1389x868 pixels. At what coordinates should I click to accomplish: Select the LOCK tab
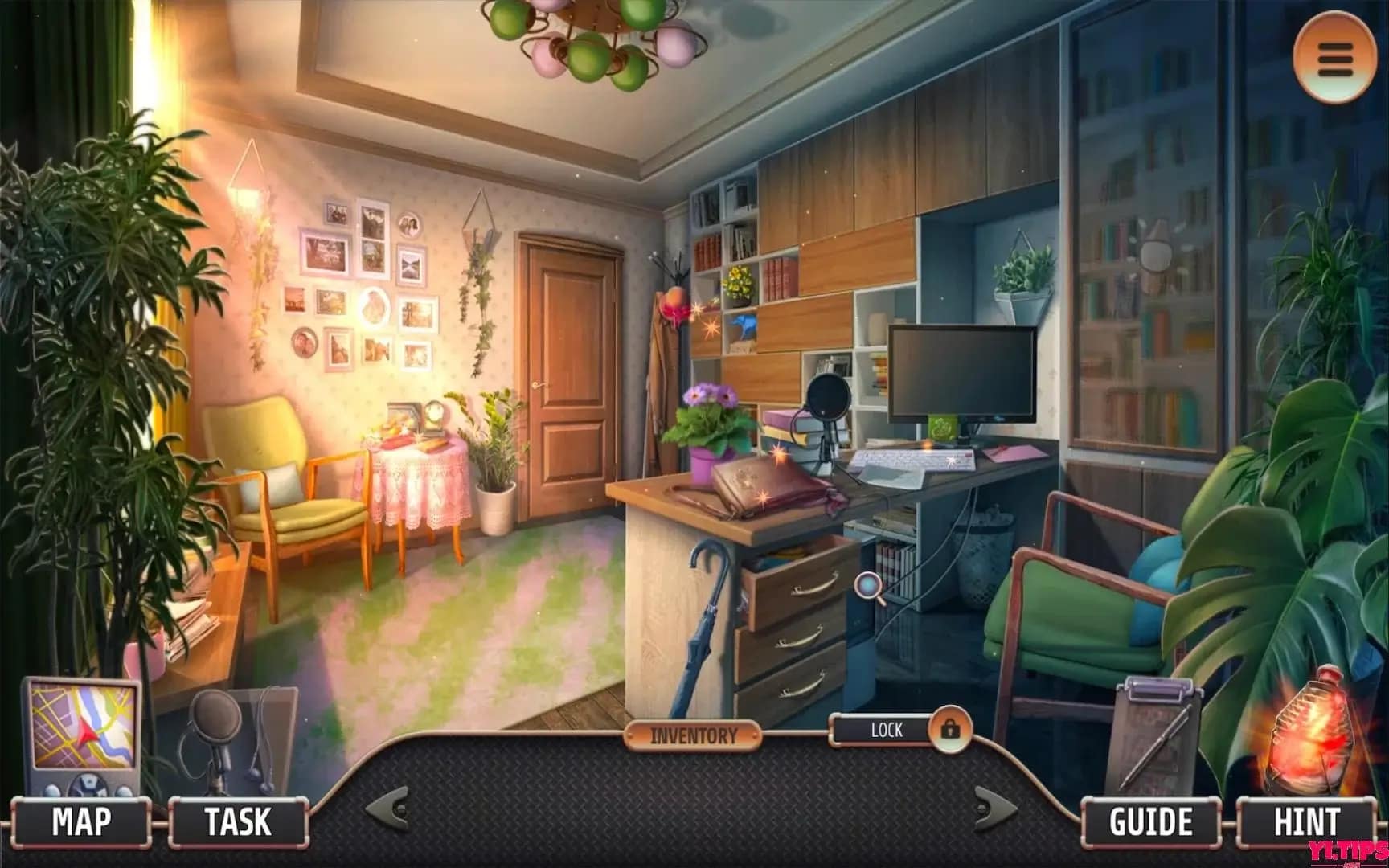(887, 731)
